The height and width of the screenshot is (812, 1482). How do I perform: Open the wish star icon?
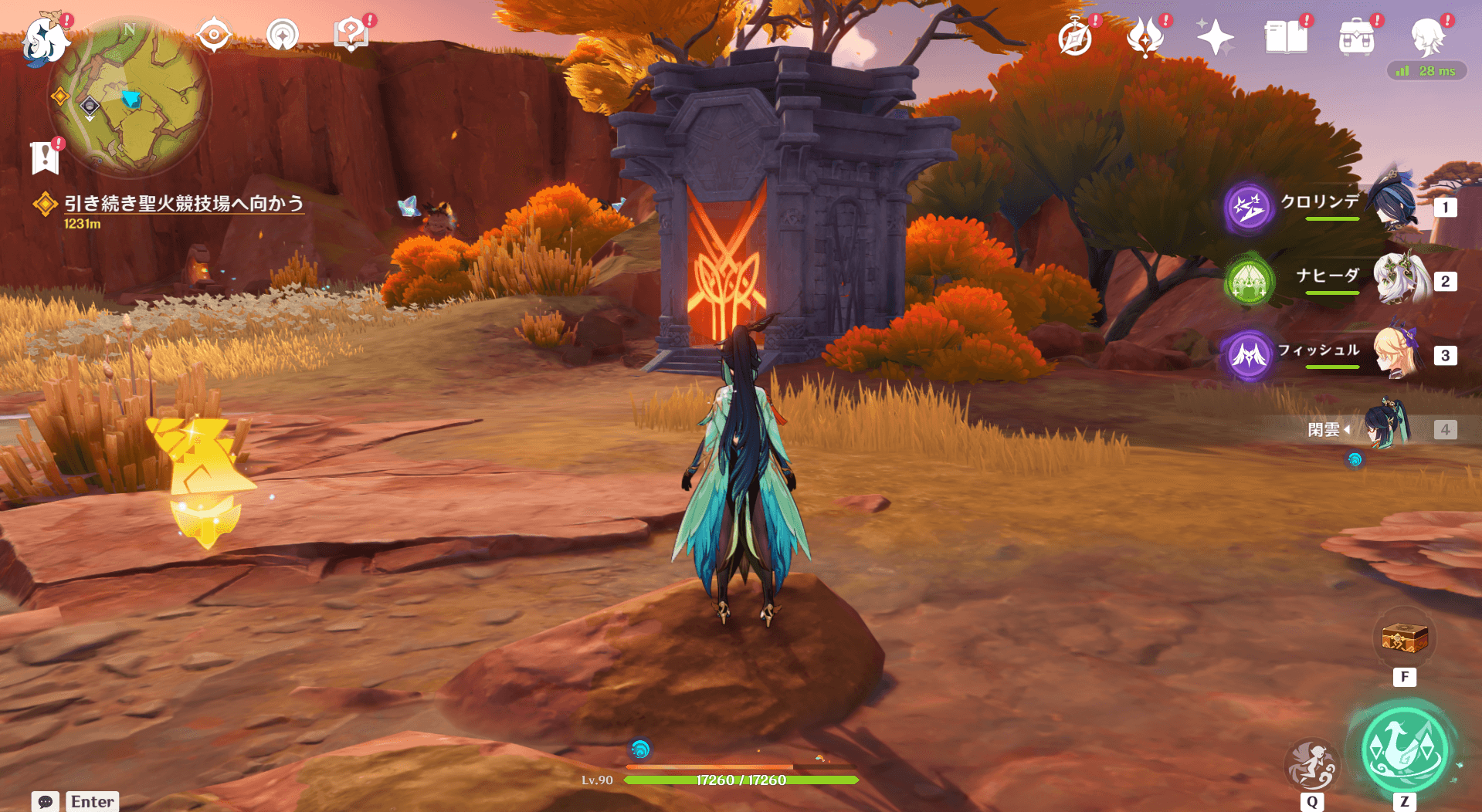click(1215, 37)
